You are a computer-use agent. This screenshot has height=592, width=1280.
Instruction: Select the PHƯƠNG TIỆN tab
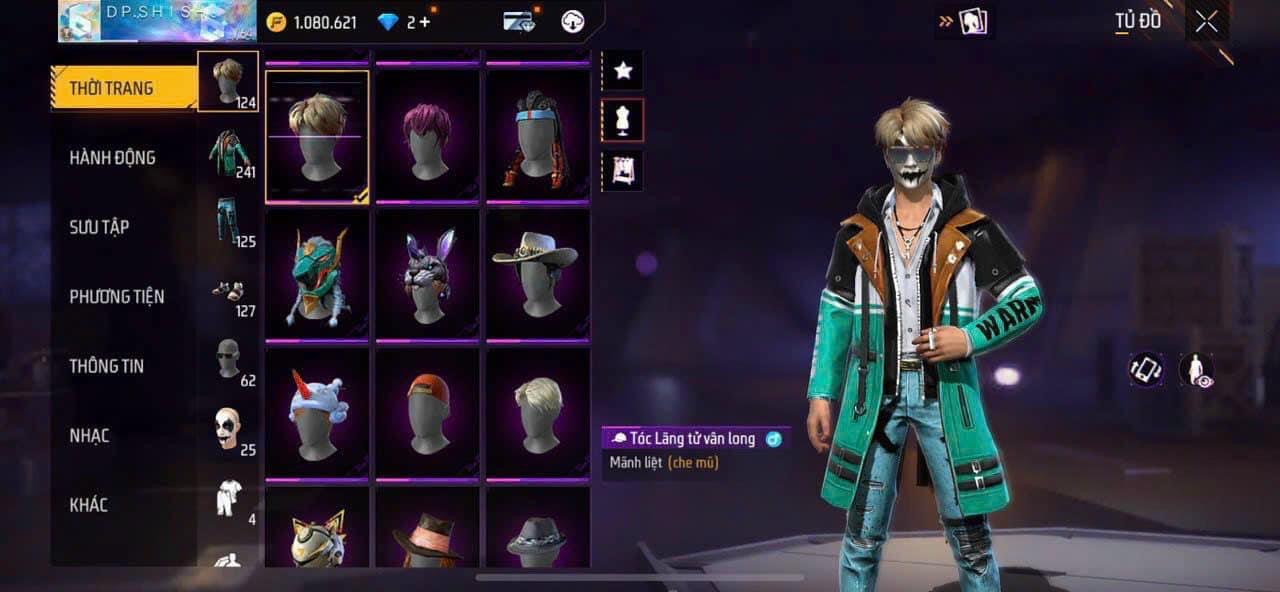click(x=116, y=297)
